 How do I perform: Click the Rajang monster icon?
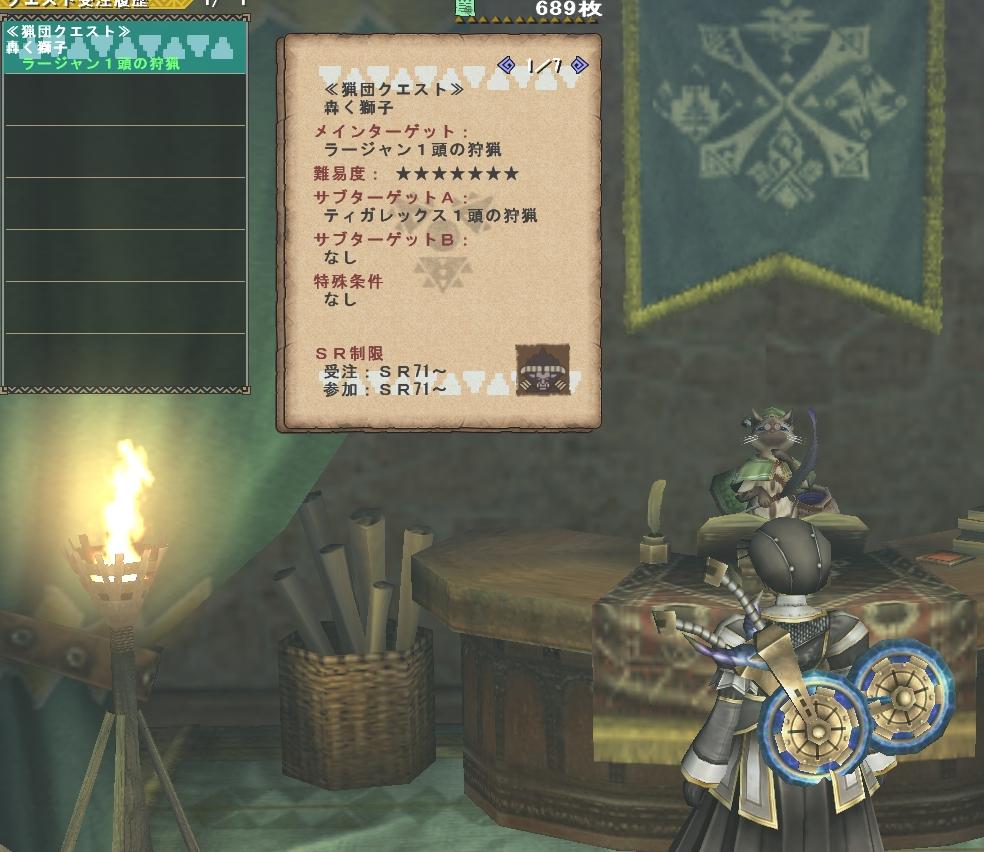(x=543, y=370)
